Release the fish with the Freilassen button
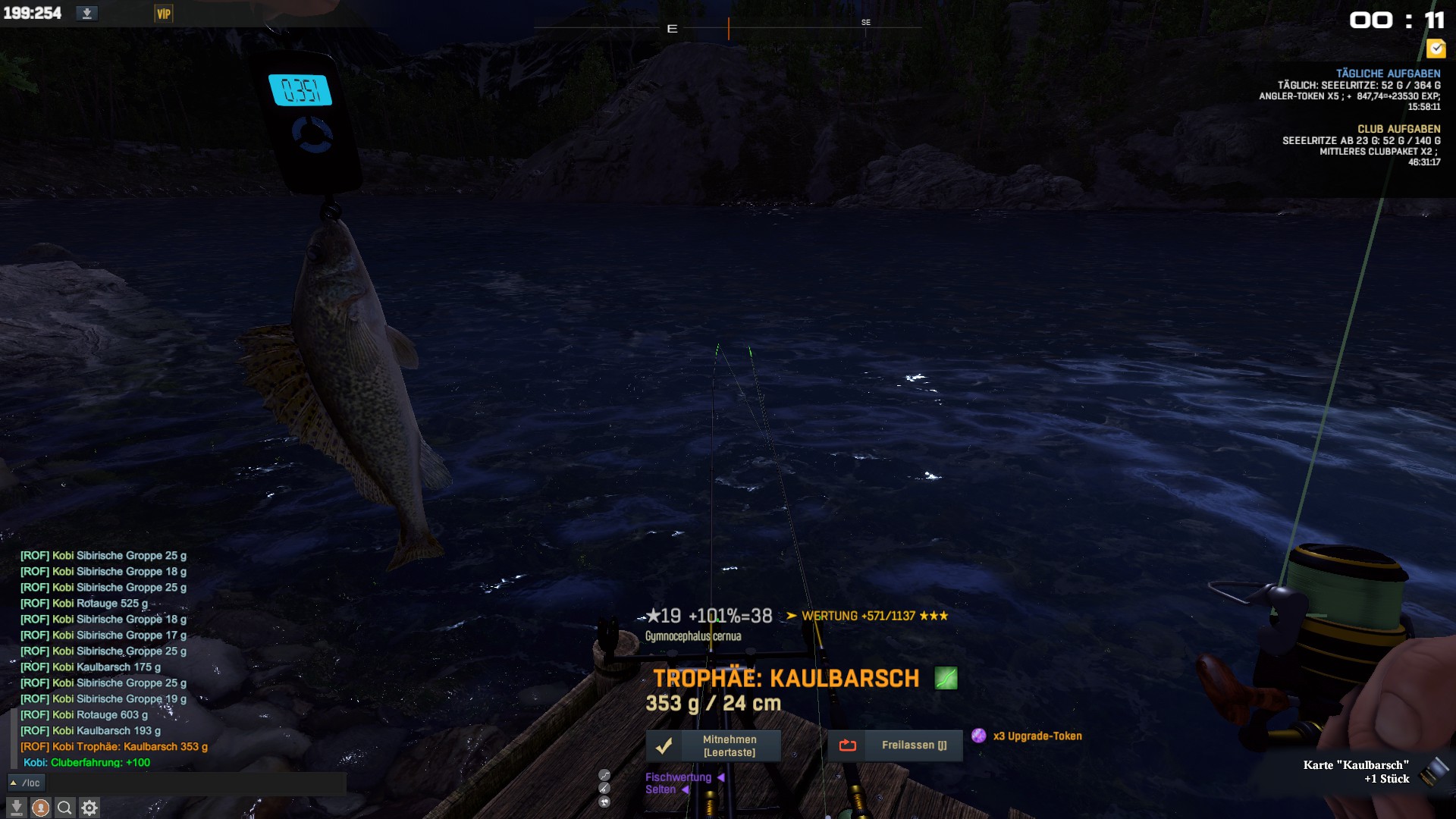This screenshot has width=1456, height=819. coord(895,745)
